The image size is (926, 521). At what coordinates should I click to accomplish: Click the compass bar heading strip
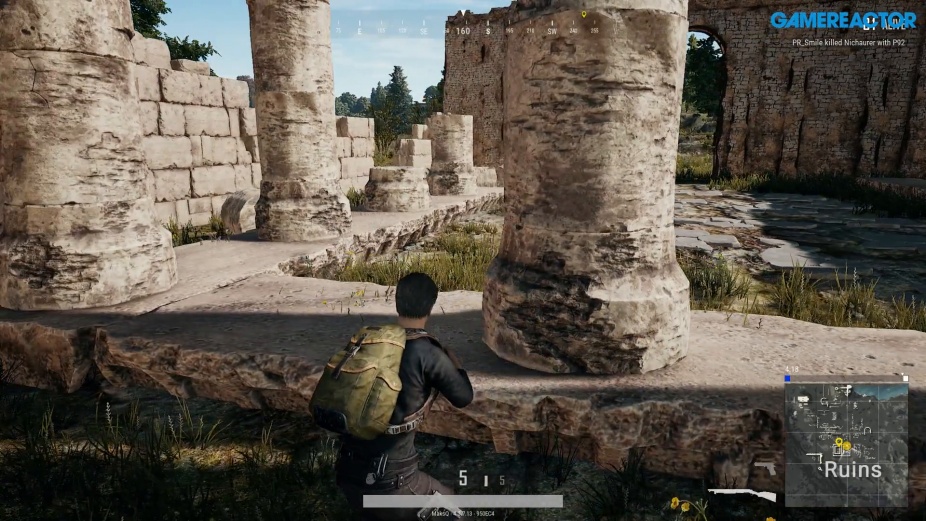[469, 30]
